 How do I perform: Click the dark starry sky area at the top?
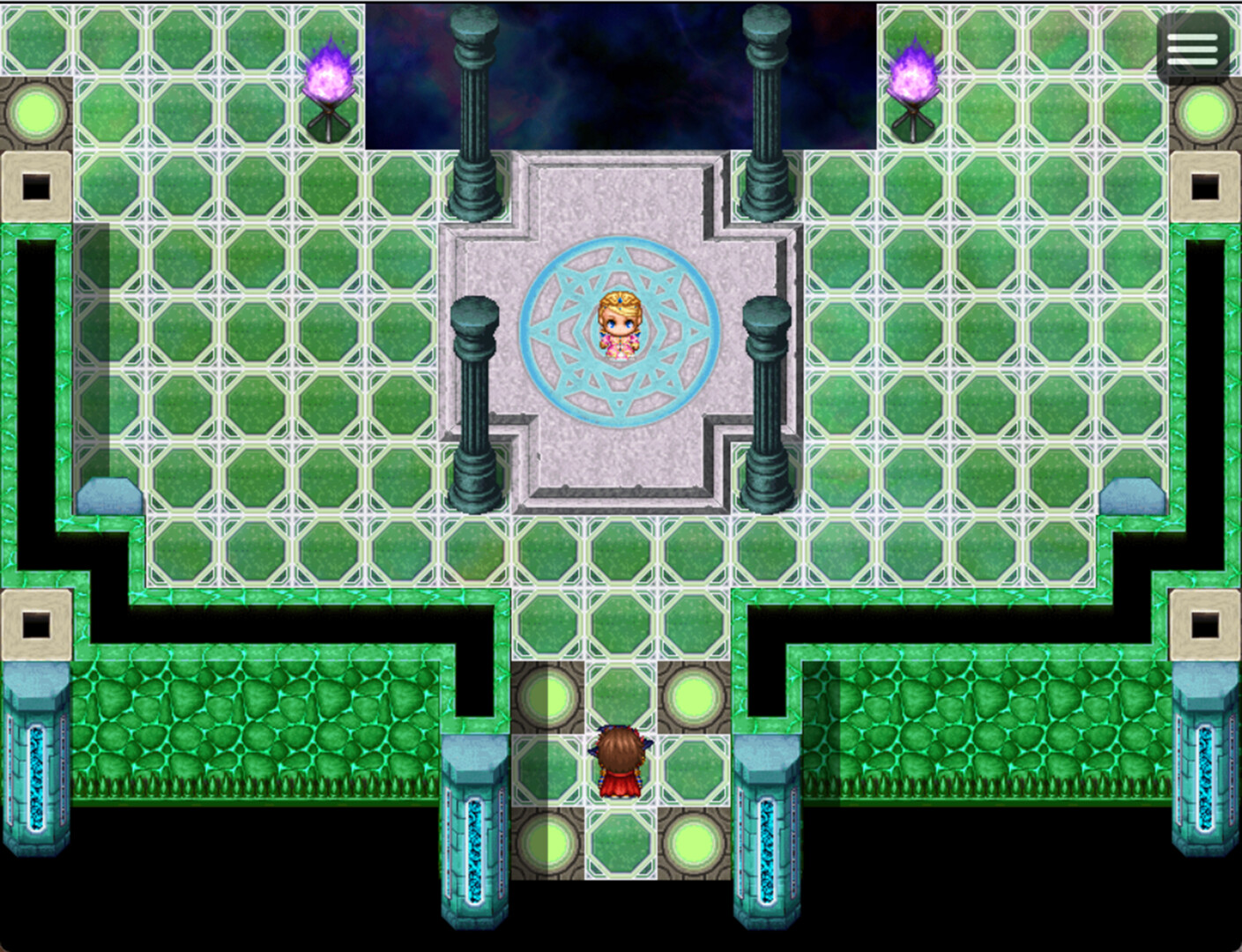(617, 71)
